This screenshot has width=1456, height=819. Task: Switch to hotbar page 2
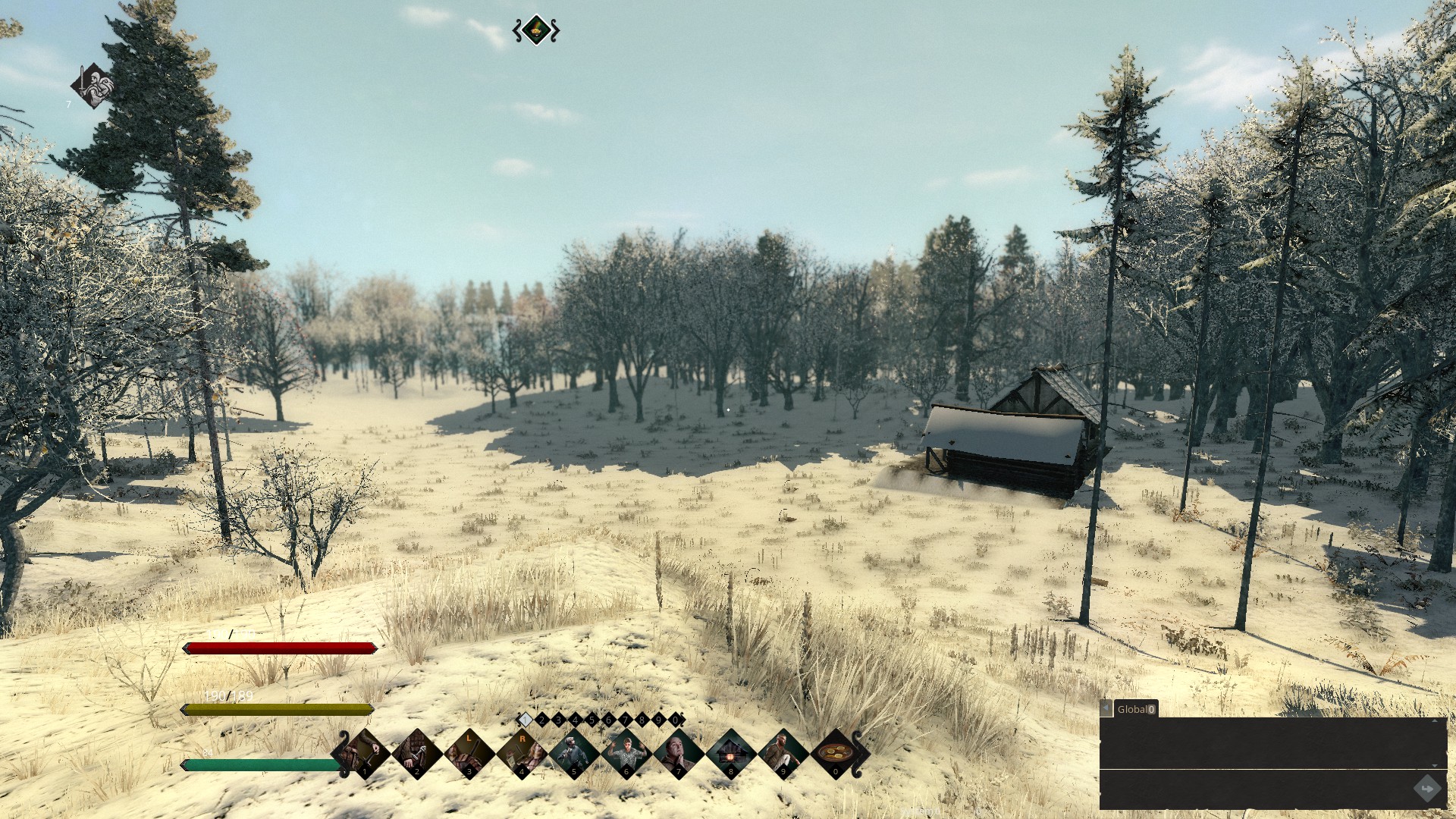pyautogui.click(x=542, y=720)
